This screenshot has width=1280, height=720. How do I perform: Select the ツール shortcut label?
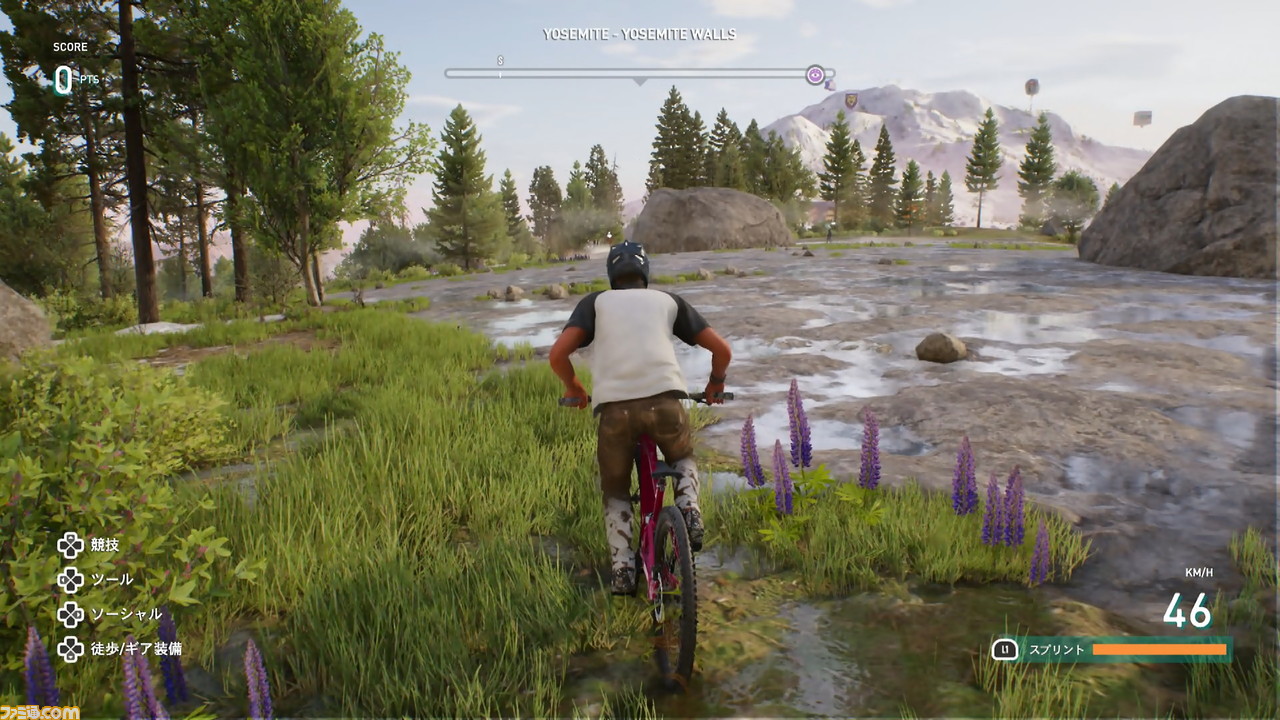[111, 580]
